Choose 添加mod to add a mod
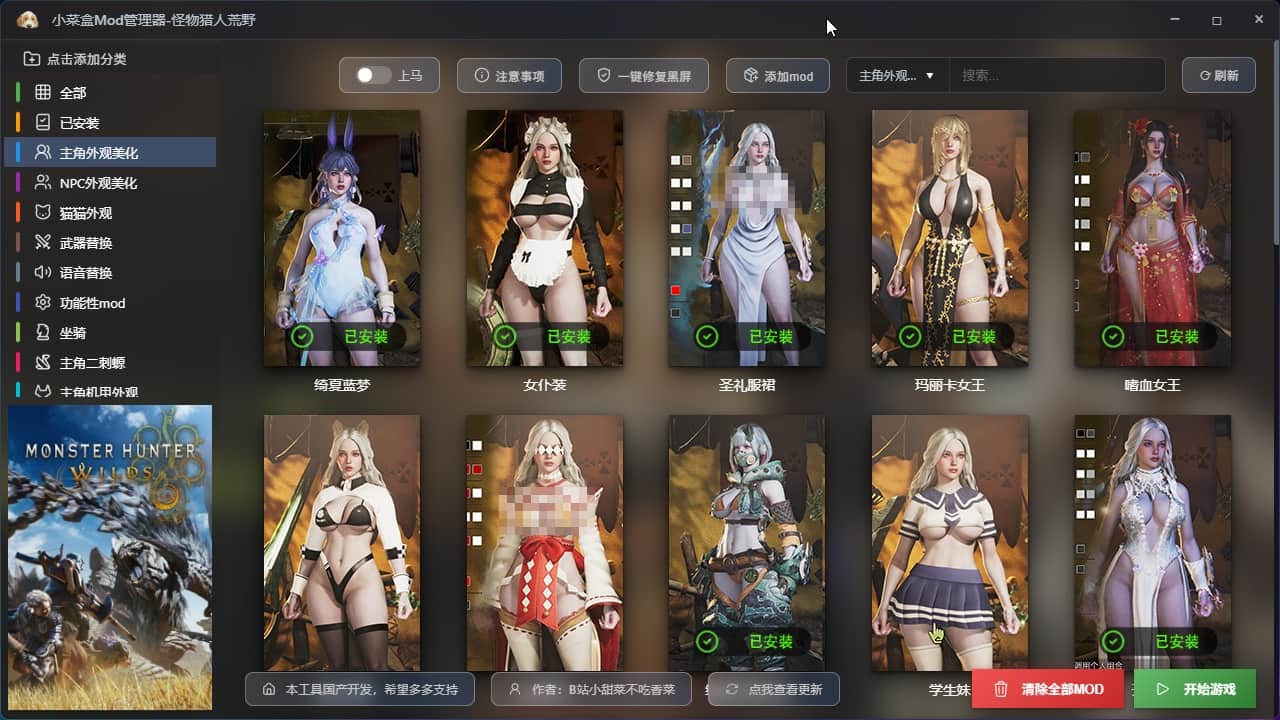The width and height of the screenshot is (1280, 720). (x=777, y=75)
